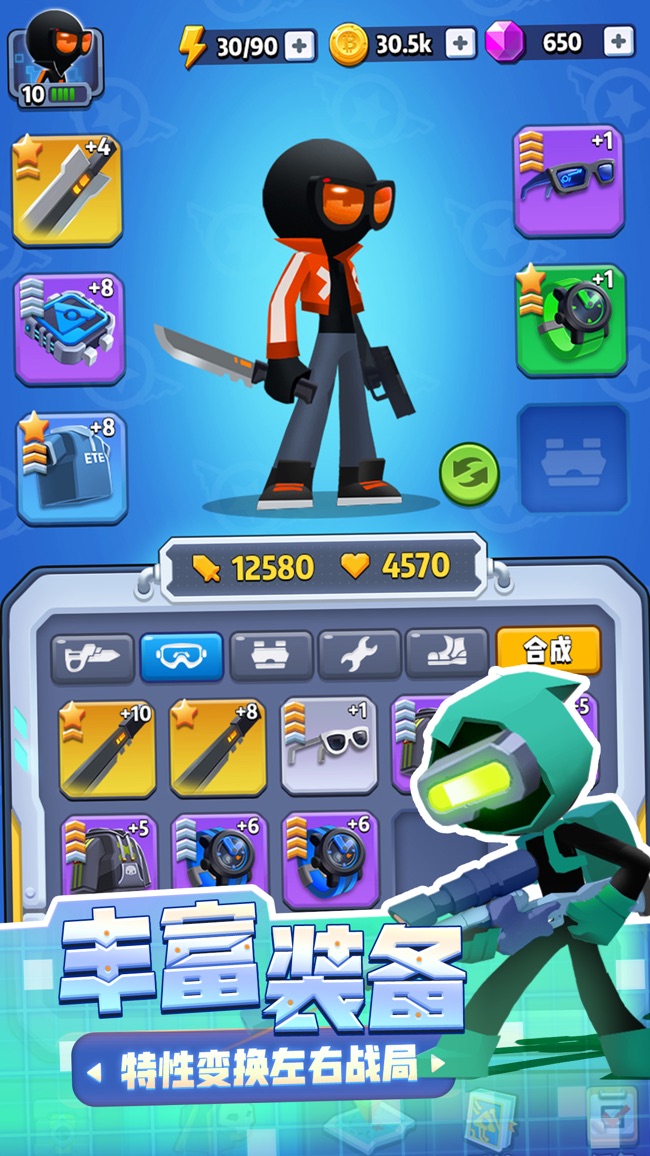Buy more gold coins with the plus button

[460, 43]
